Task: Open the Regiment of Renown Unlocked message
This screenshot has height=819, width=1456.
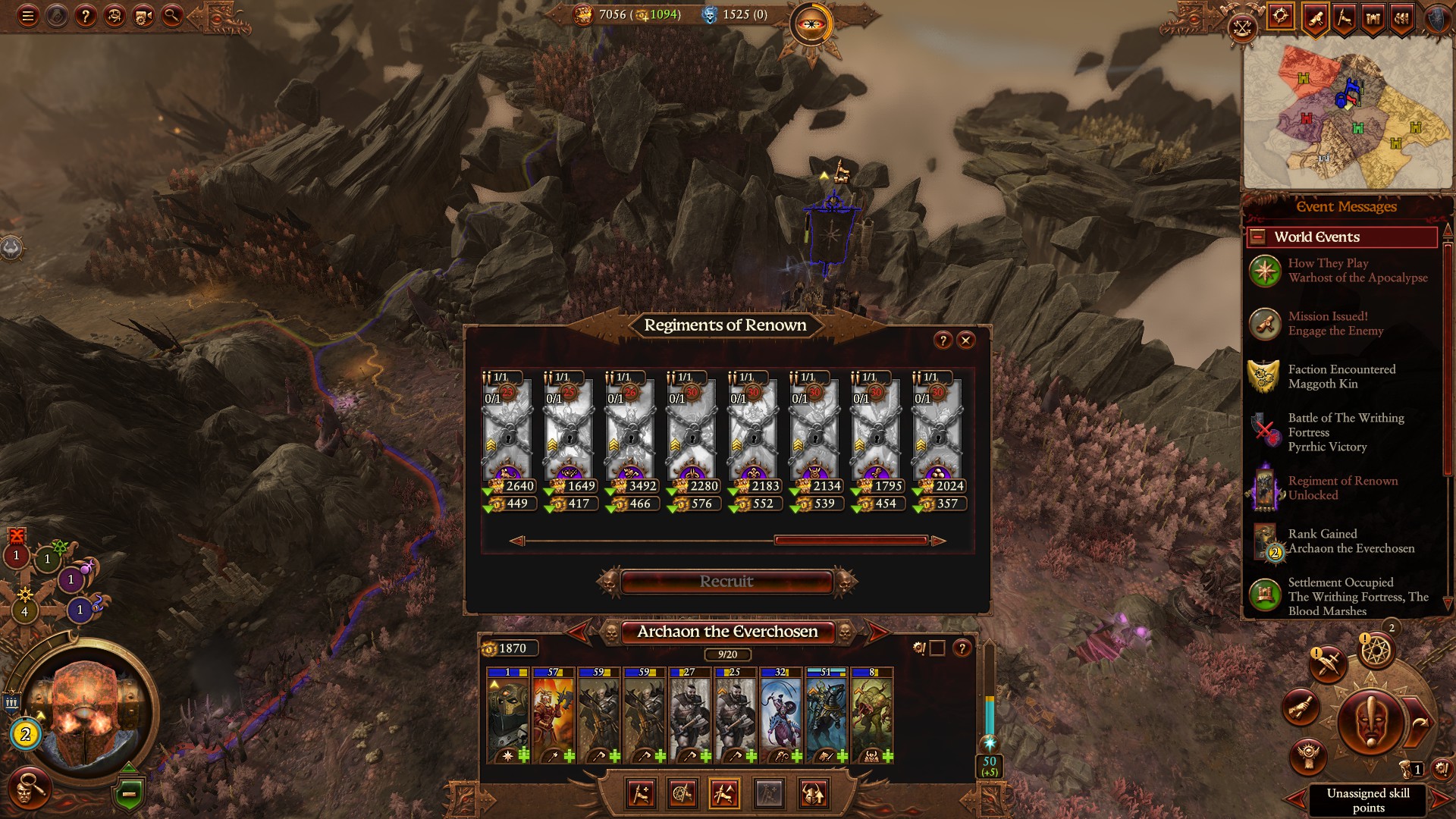Action: 1342,488
